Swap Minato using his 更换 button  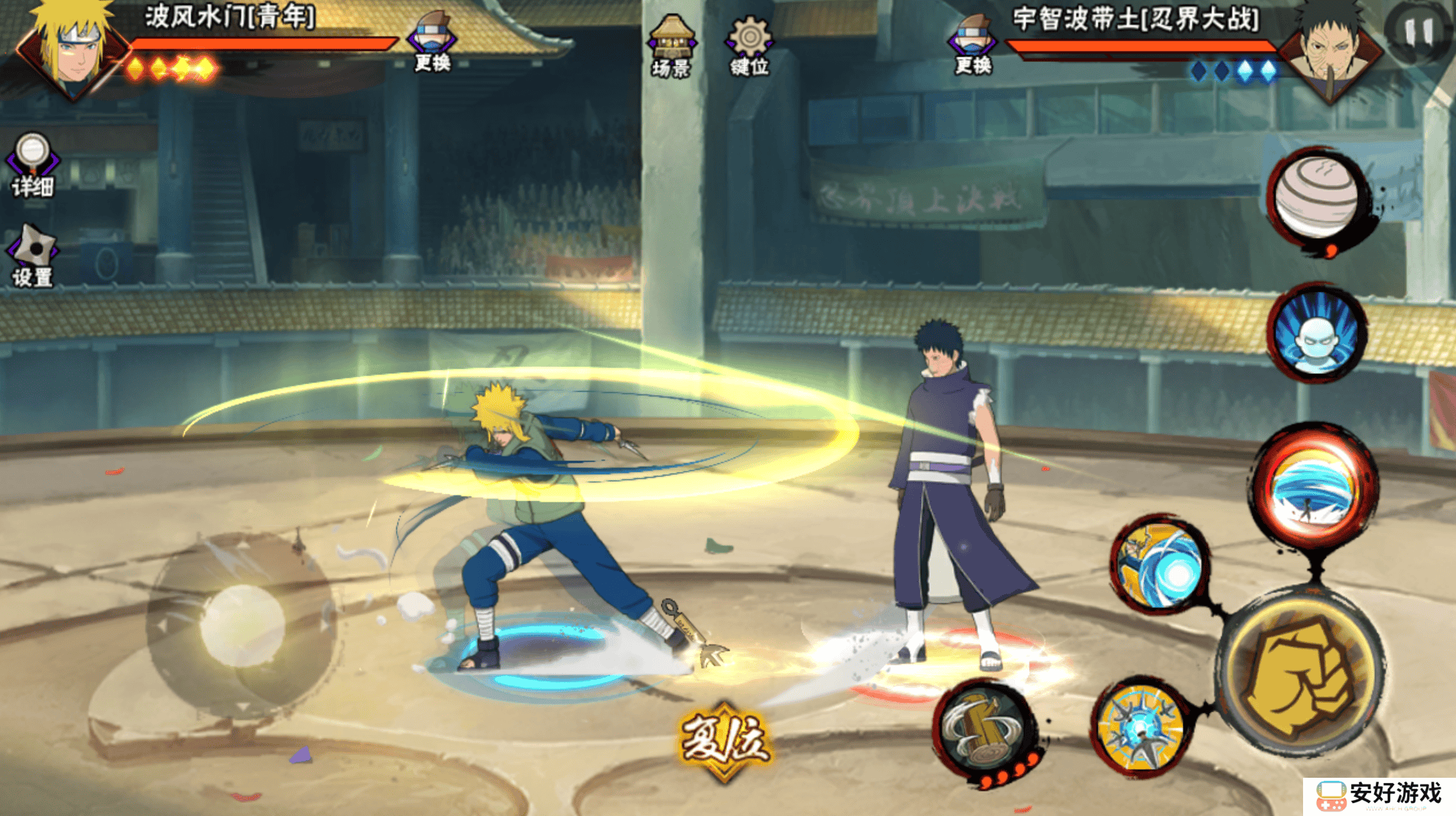432,43
